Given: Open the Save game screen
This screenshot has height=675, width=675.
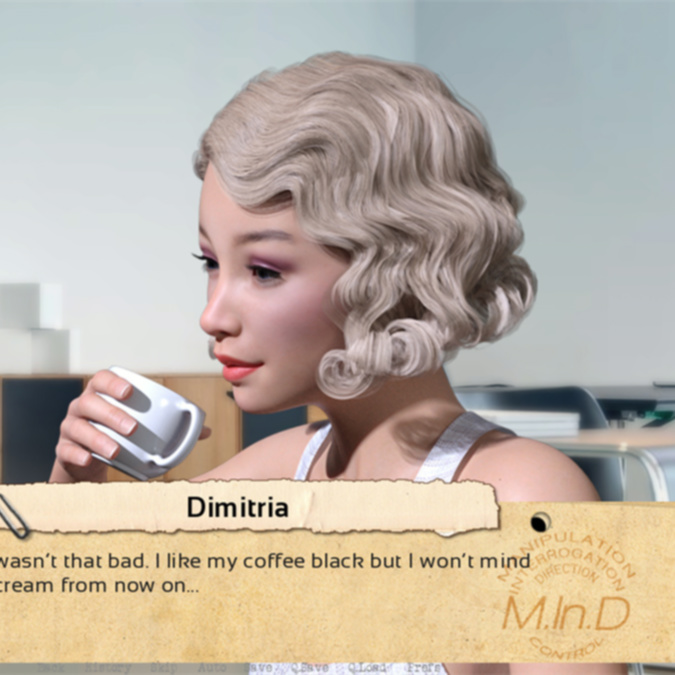Looking at the screenshot, I should coord(260,667).
